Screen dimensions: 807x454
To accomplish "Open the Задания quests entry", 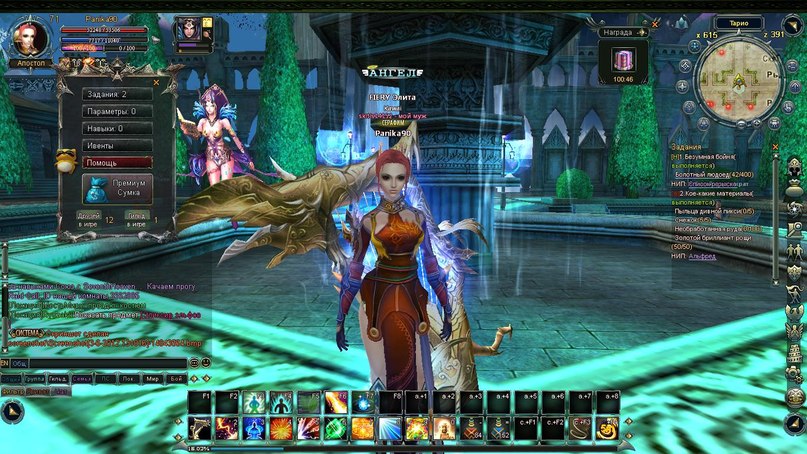I will pos(117,94).
